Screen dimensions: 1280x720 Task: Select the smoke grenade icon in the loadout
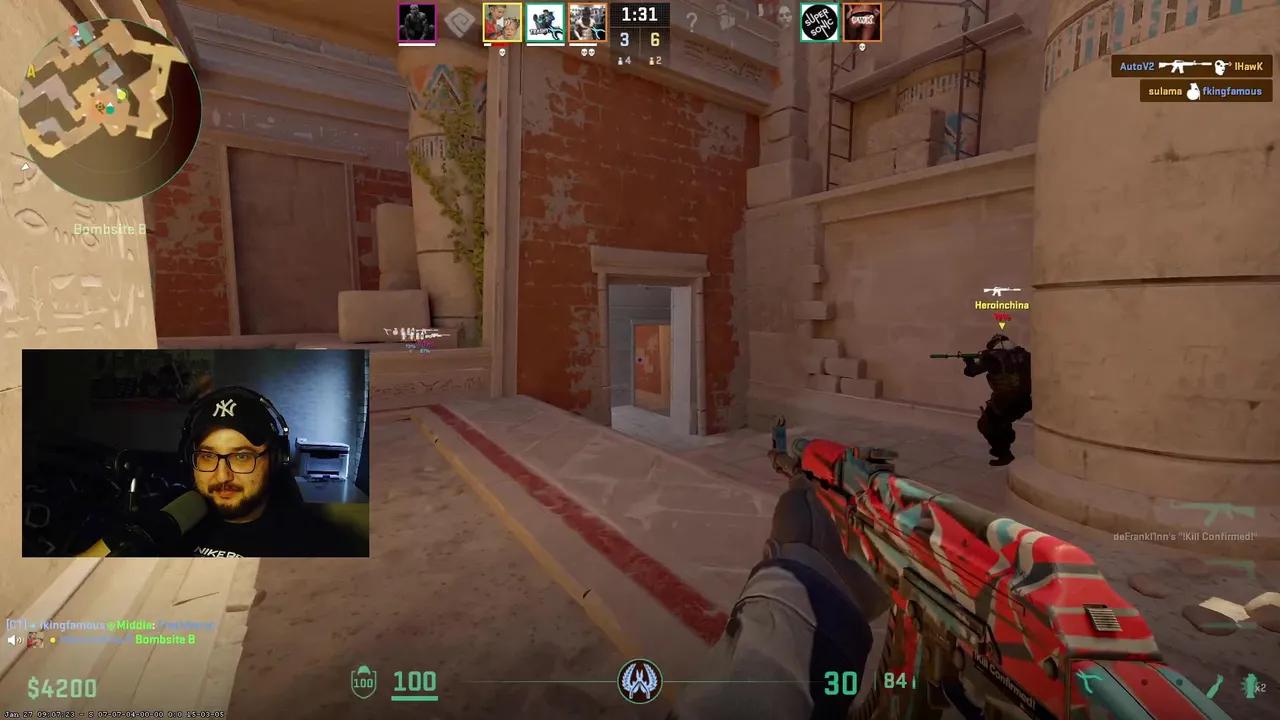[1215, 685]
